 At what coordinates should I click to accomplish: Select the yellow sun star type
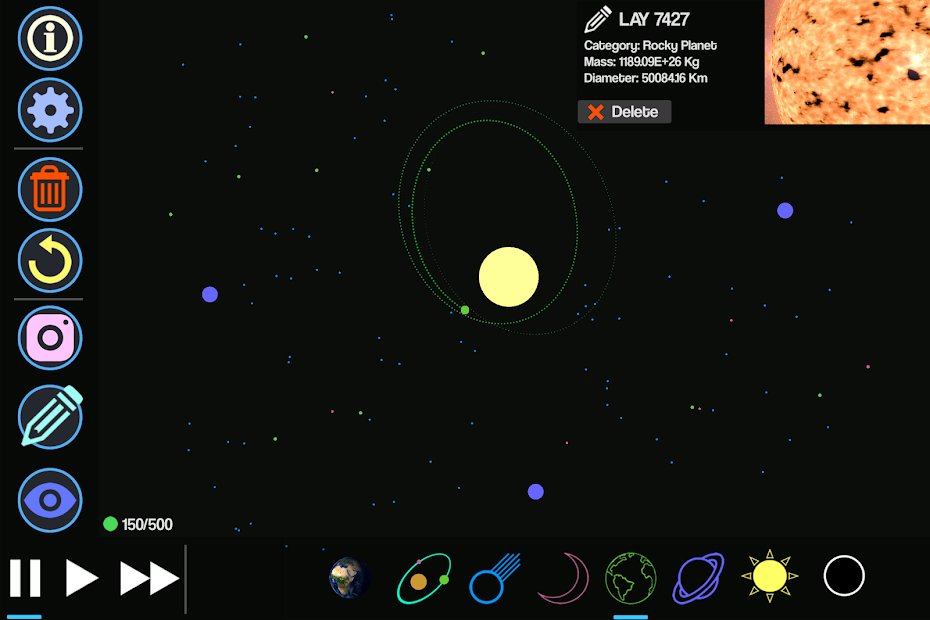tap(768, 576)
